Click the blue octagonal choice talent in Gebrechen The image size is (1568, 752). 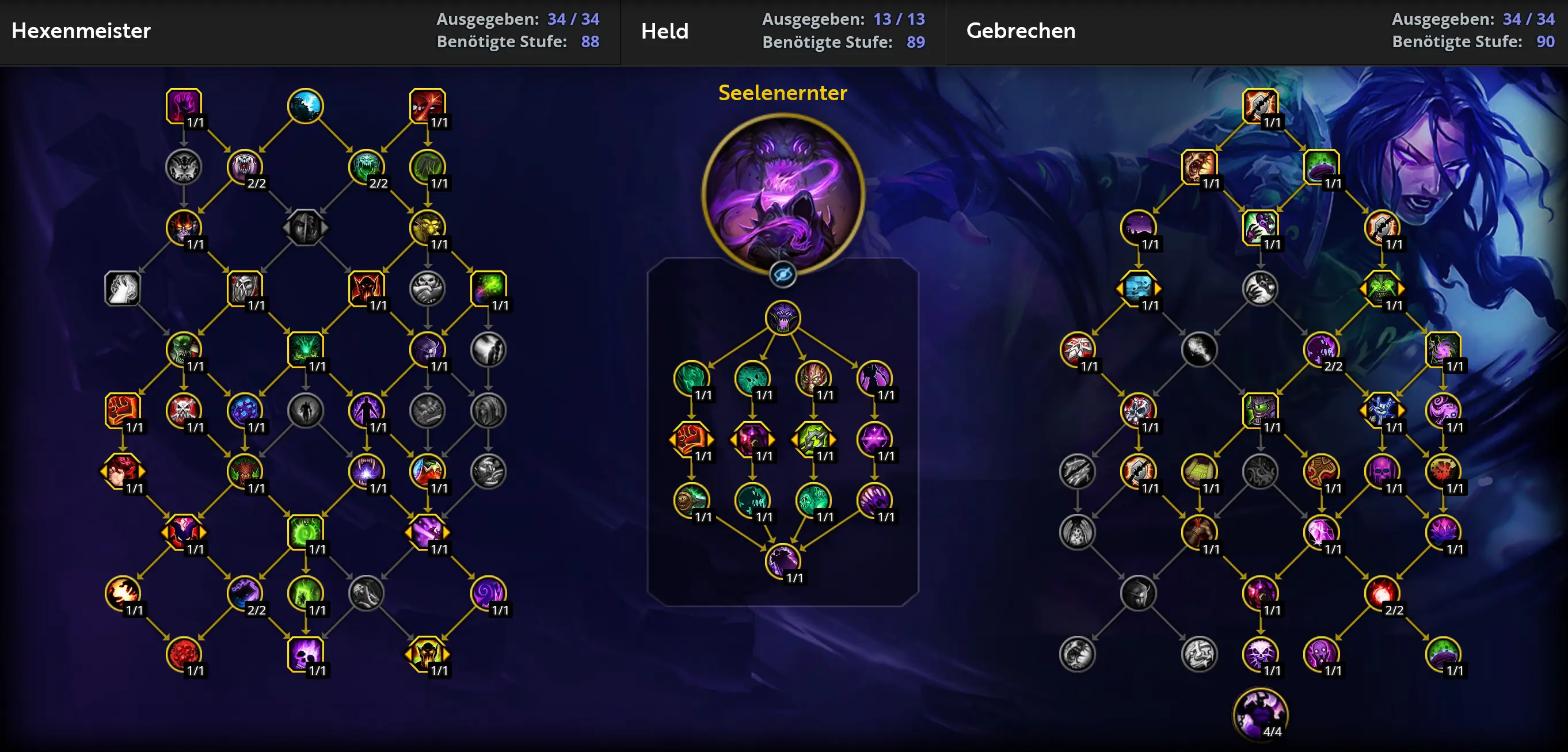(x=1138, y=288)
